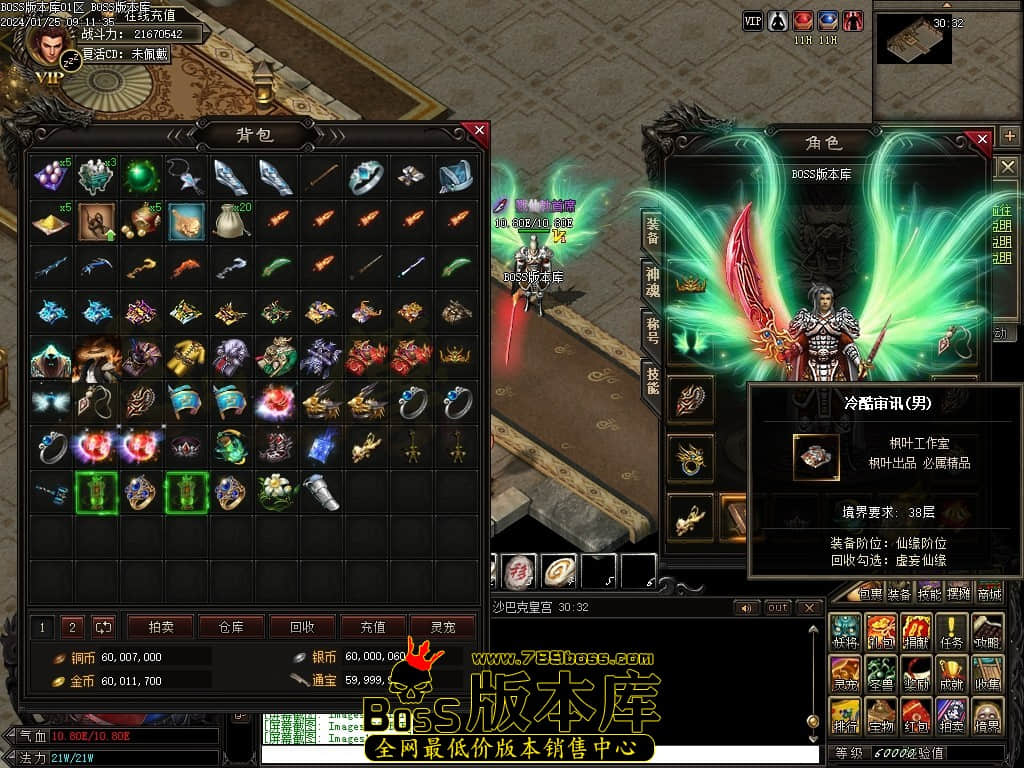
Task: Click the 回收 recycle button
Action: pos(302,627)
